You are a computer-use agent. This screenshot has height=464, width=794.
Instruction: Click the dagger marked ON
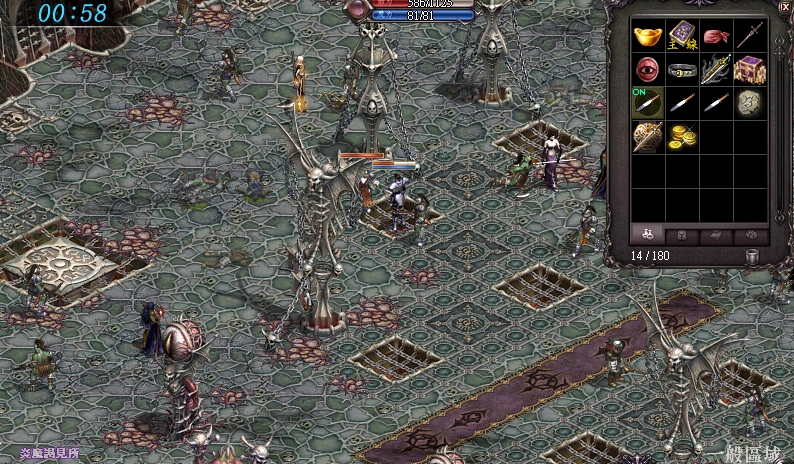tap(648, 102)
